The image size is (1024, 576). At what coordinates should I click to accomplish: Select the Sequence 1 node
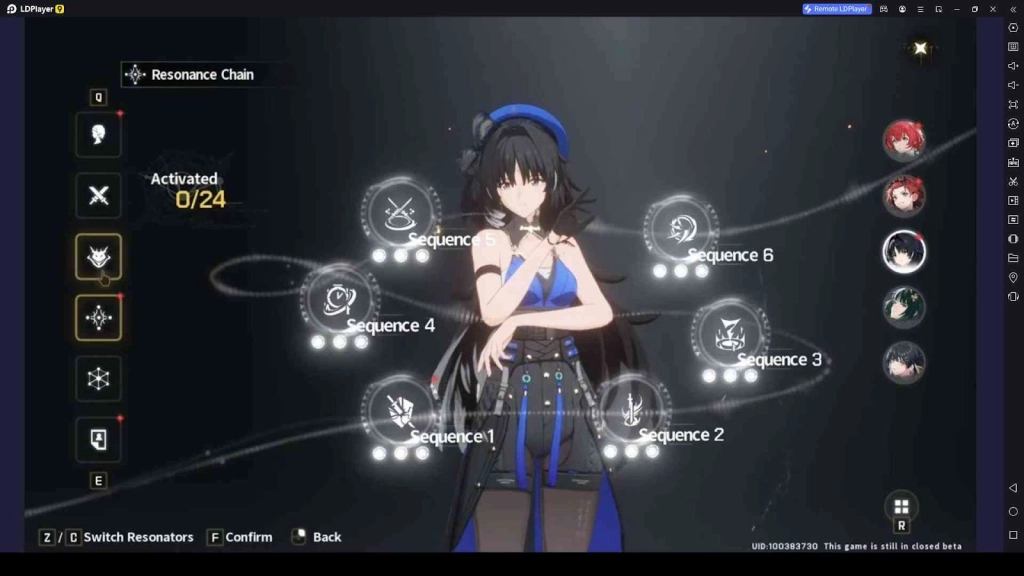click(399, 410)
